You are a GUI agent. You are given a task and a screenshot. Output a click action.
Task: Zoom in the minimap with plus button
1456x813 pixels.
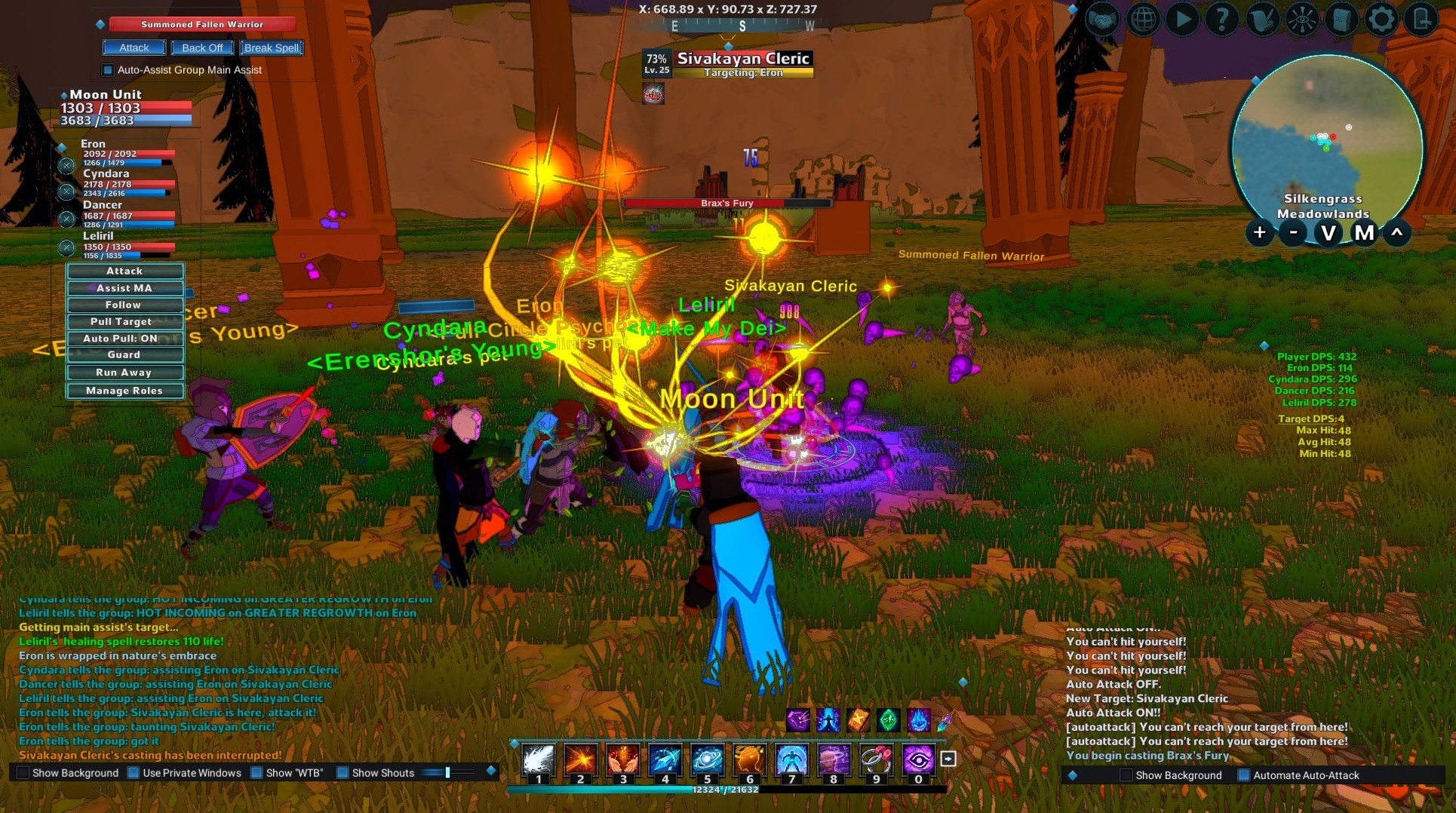[1259, 233]
